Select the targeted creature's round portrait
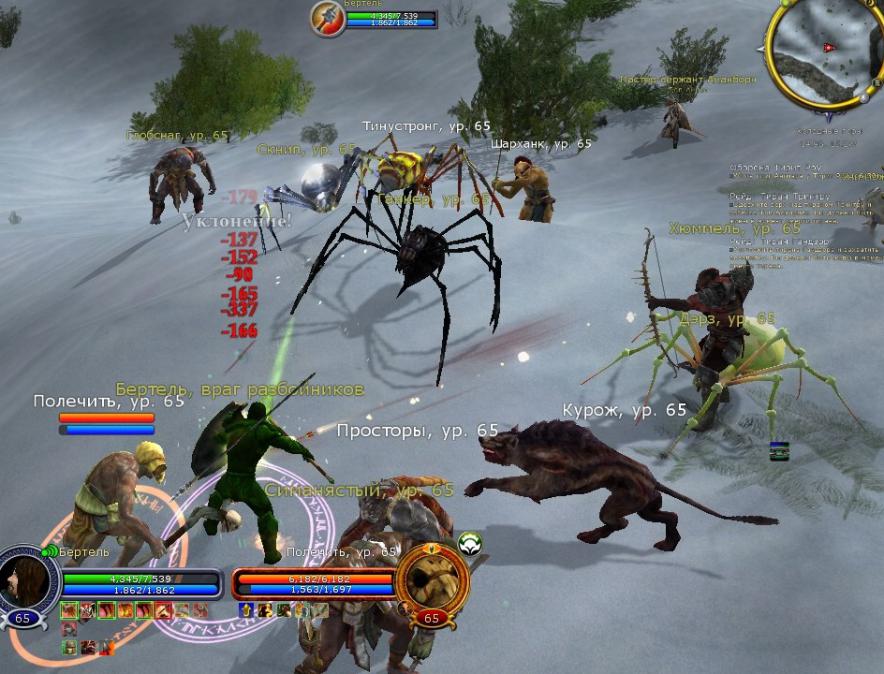 pos(432,580)
